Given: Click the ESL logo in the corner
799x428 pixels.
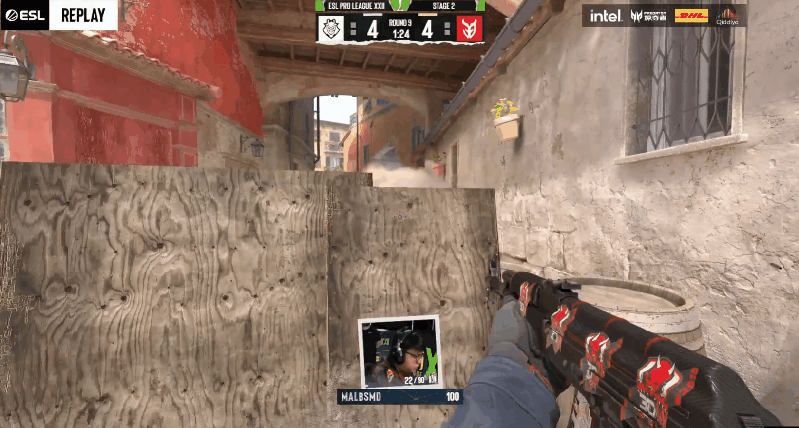Looking at the screenshot, I should tap(24, 15).
